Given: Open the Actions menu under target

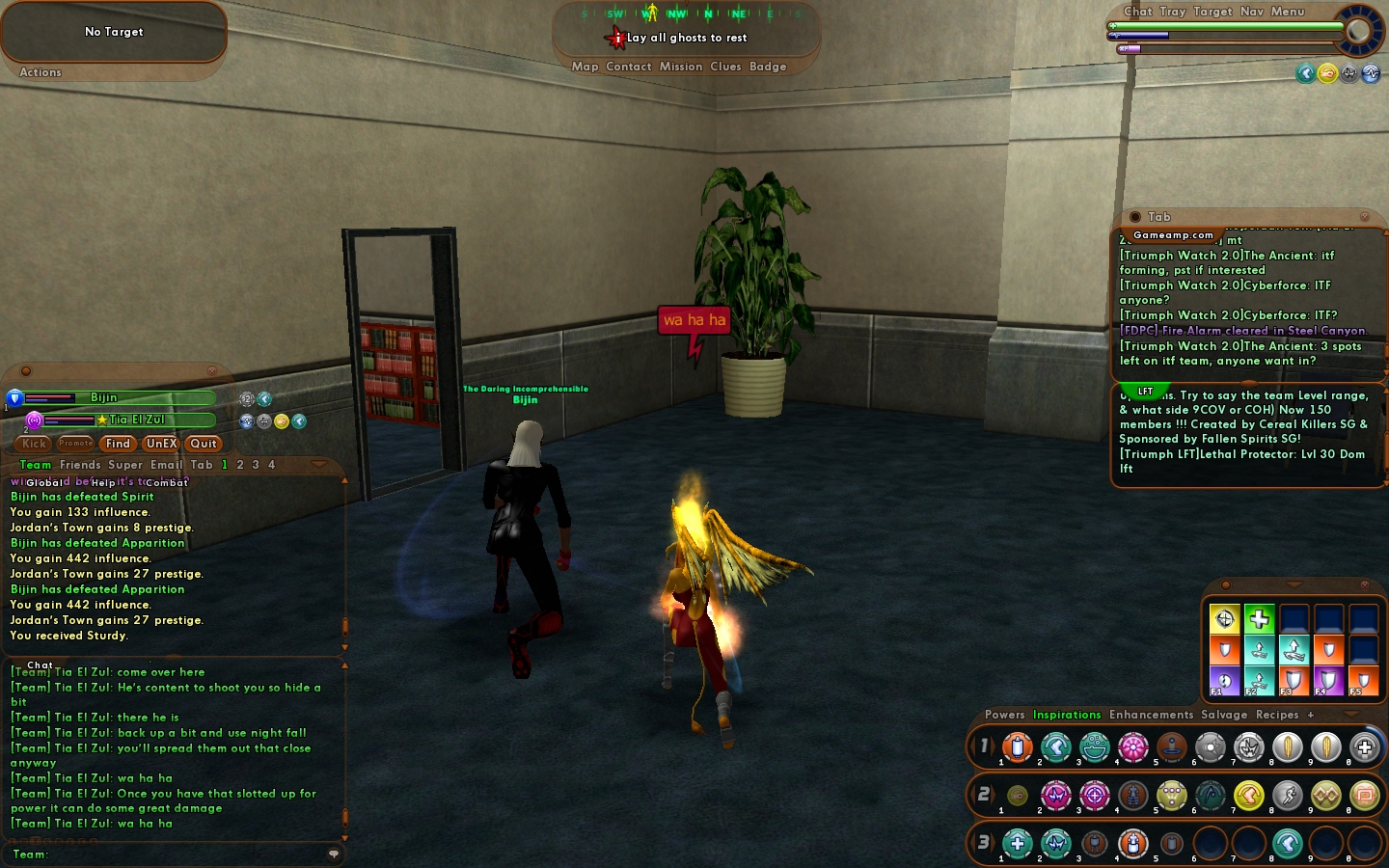Looking at the screenshot, I should click(x=41, y=72).
